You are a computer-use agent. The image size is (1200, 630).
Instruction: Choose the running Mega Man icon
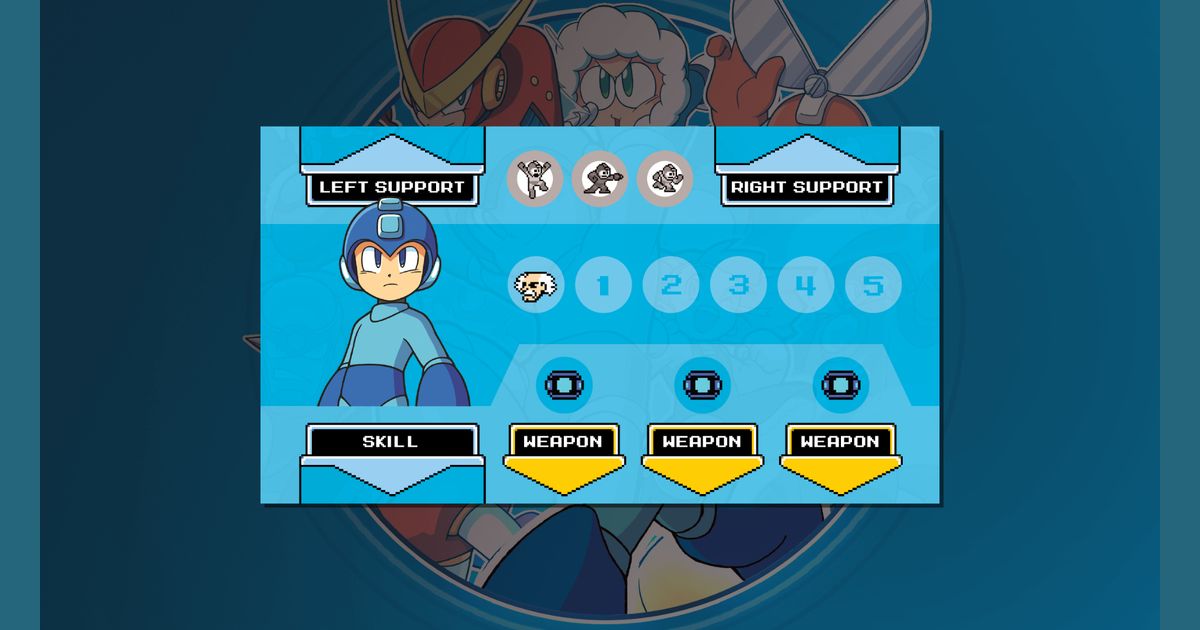tap(665, 179)
